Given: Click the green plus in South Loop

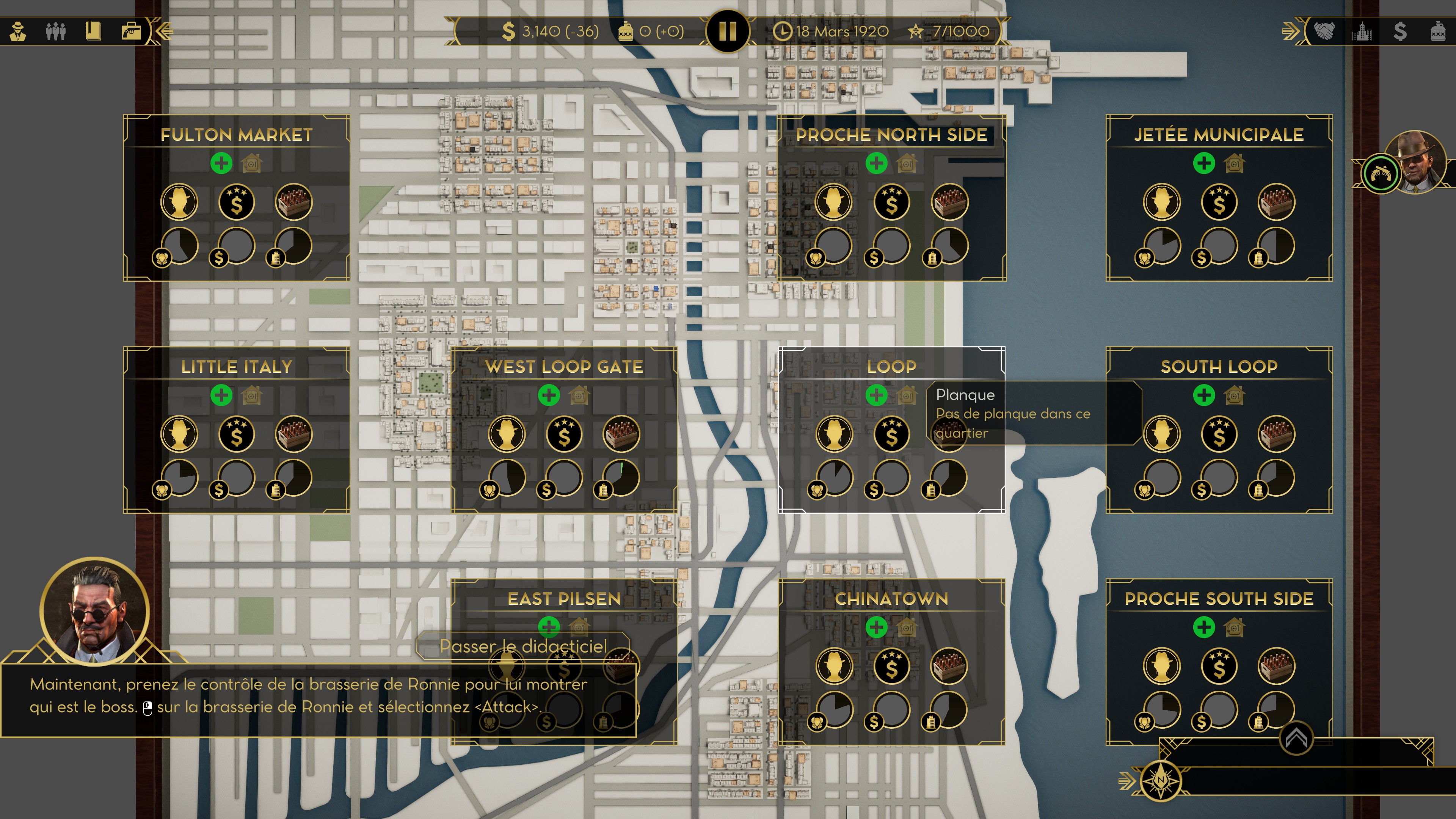Looking at the screenshot, I should pos(1204,395).
